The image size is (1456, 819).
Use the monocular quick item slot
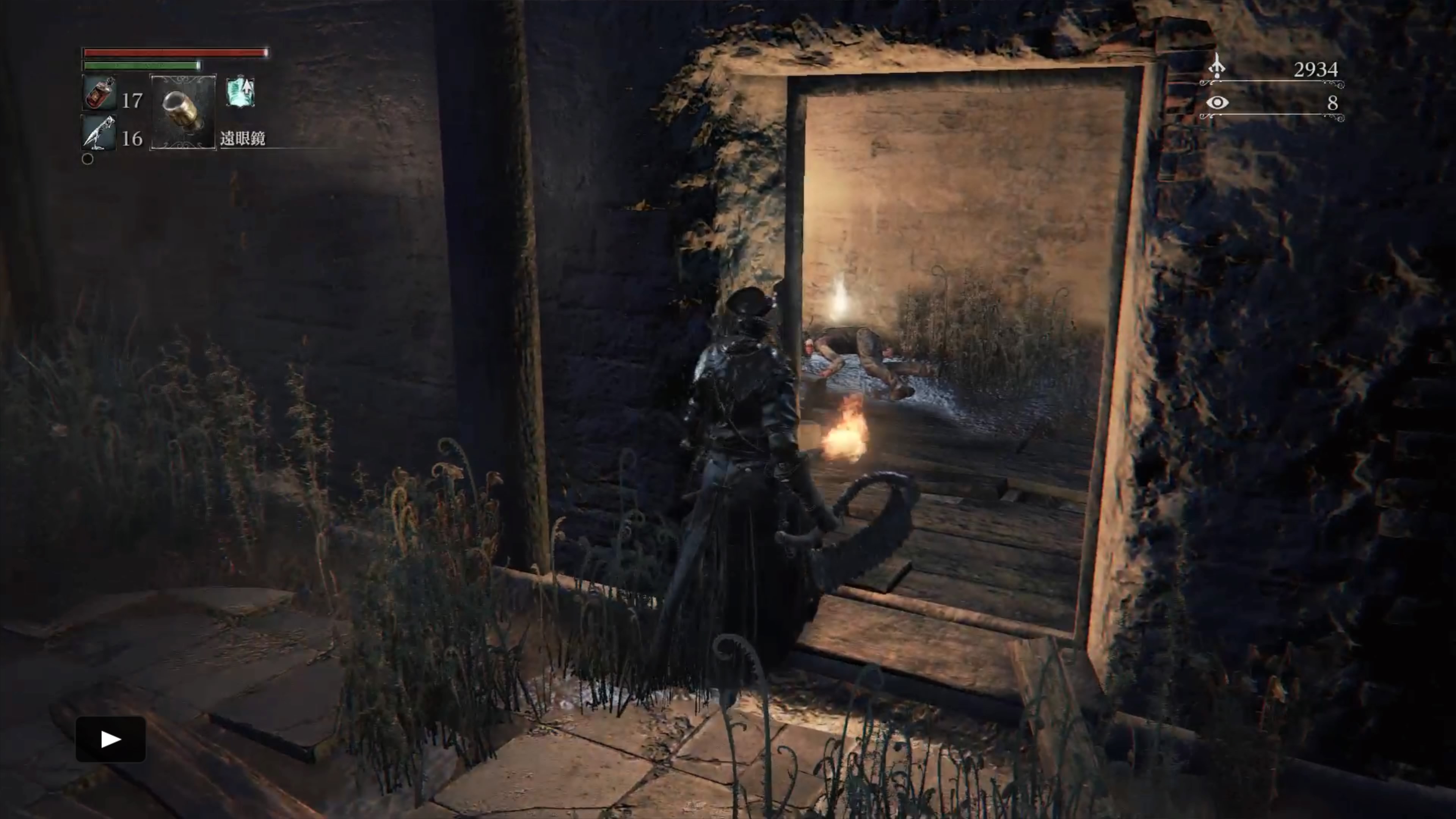tap(182, 111)
